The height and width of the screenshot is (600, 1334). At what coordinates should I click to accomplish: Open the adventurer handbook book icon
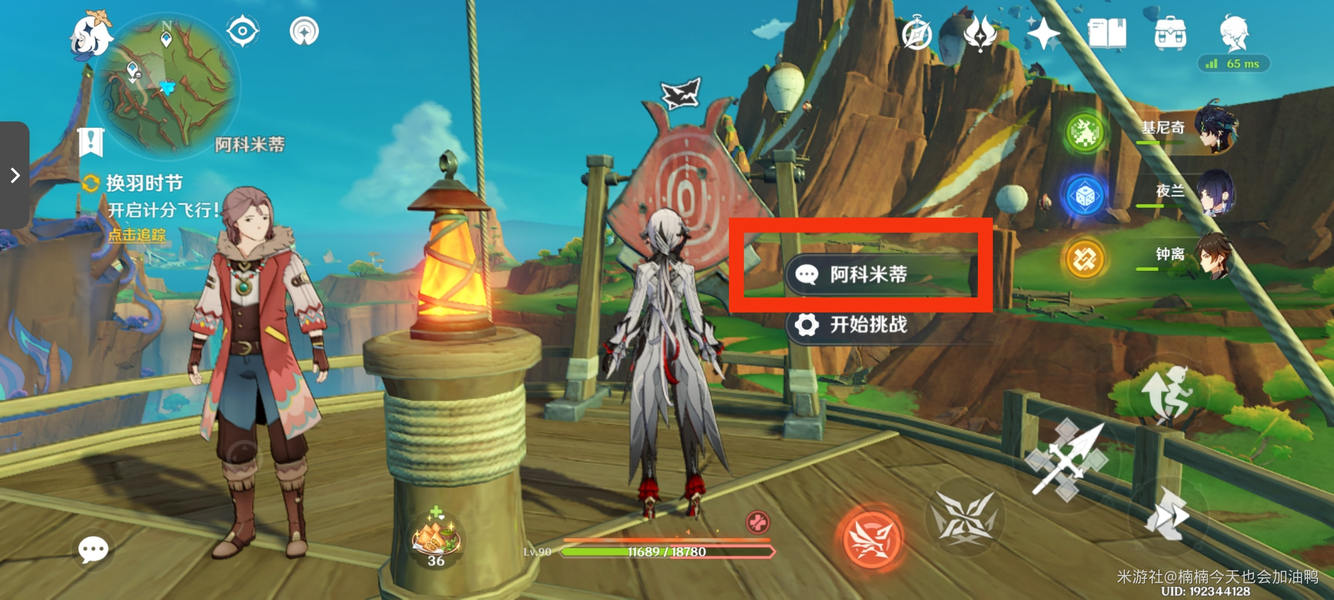(x=1107, y=34)
